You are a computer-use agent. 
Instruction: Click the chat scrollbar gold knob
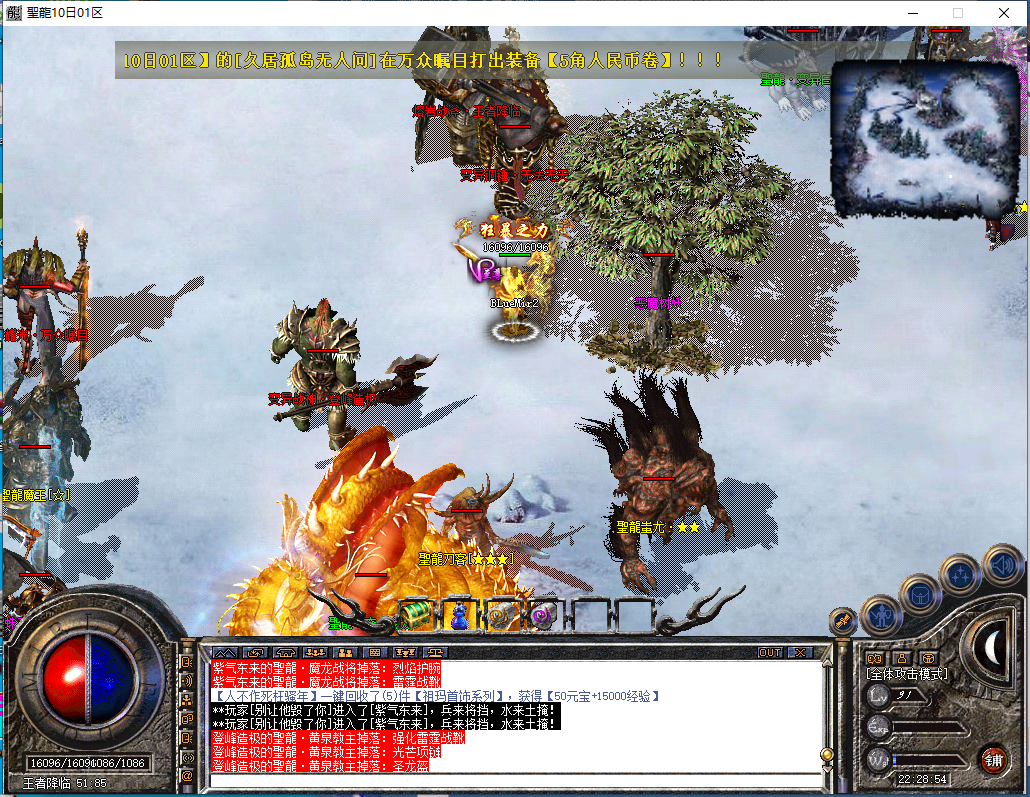[827, 753]
